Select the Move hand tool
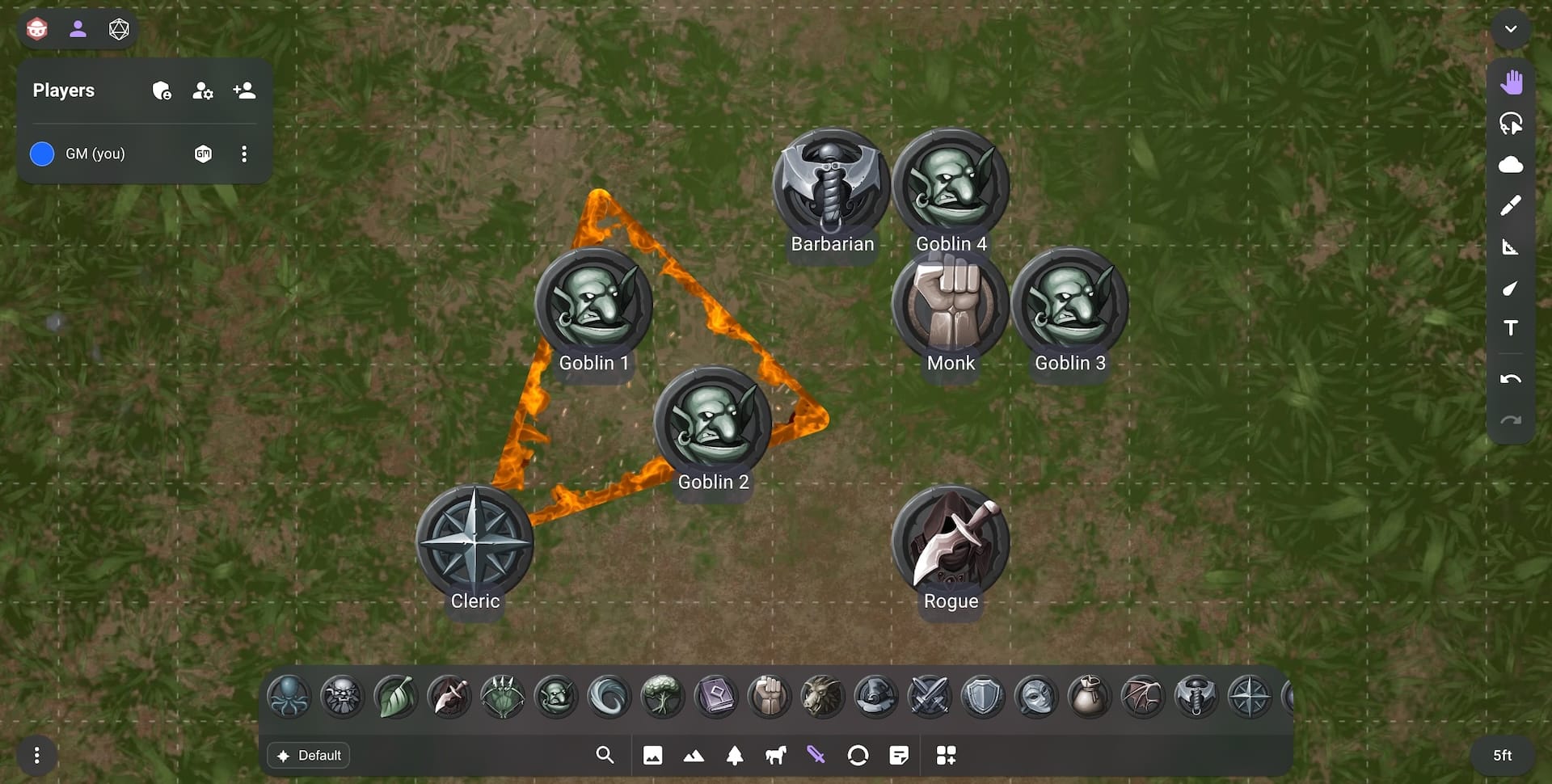 pos(1511,81)
